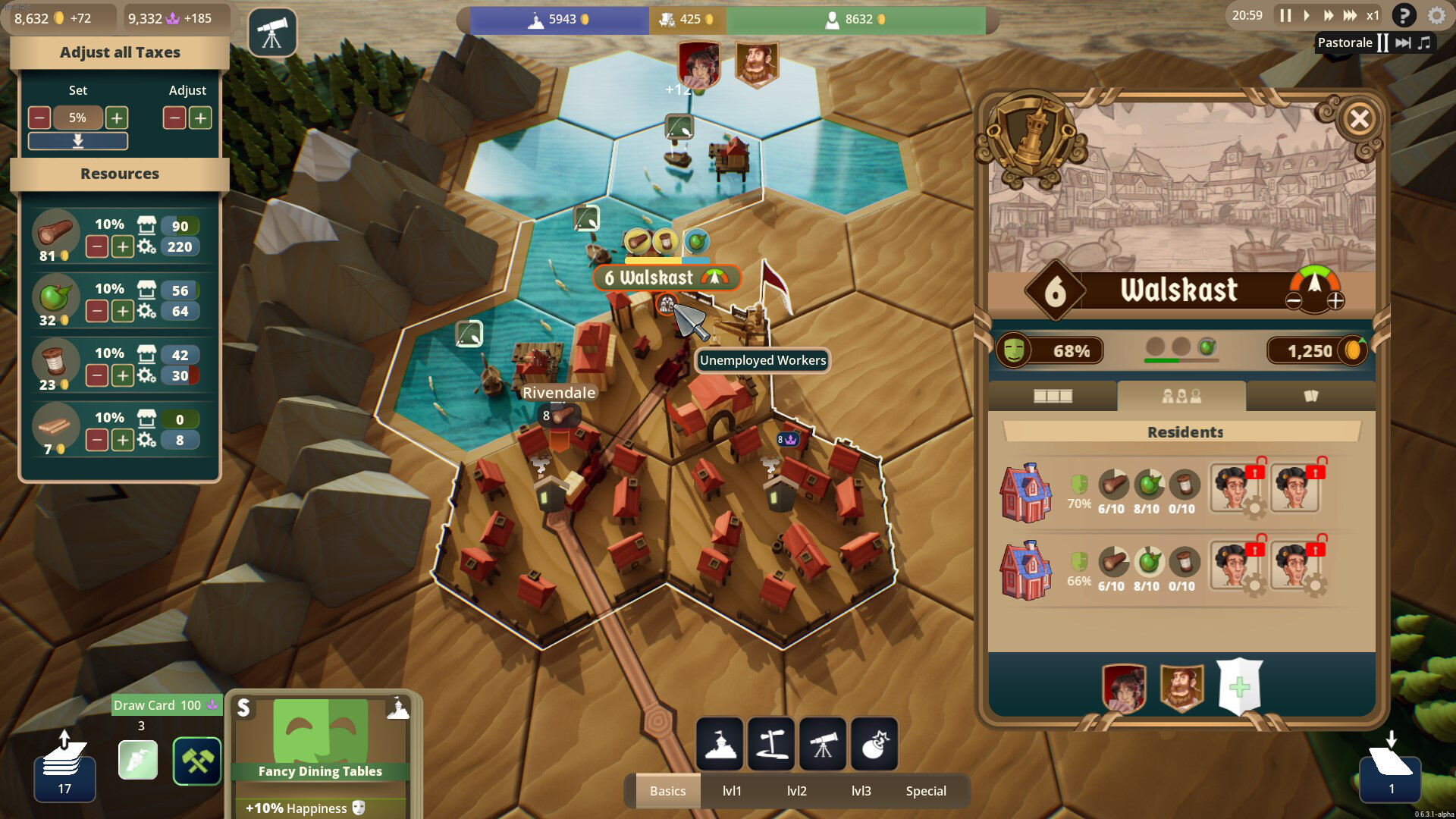This screenshot has height=819, width=1456.
Task: Open the cards tab in the Walskast panel
Action: 1312,395
